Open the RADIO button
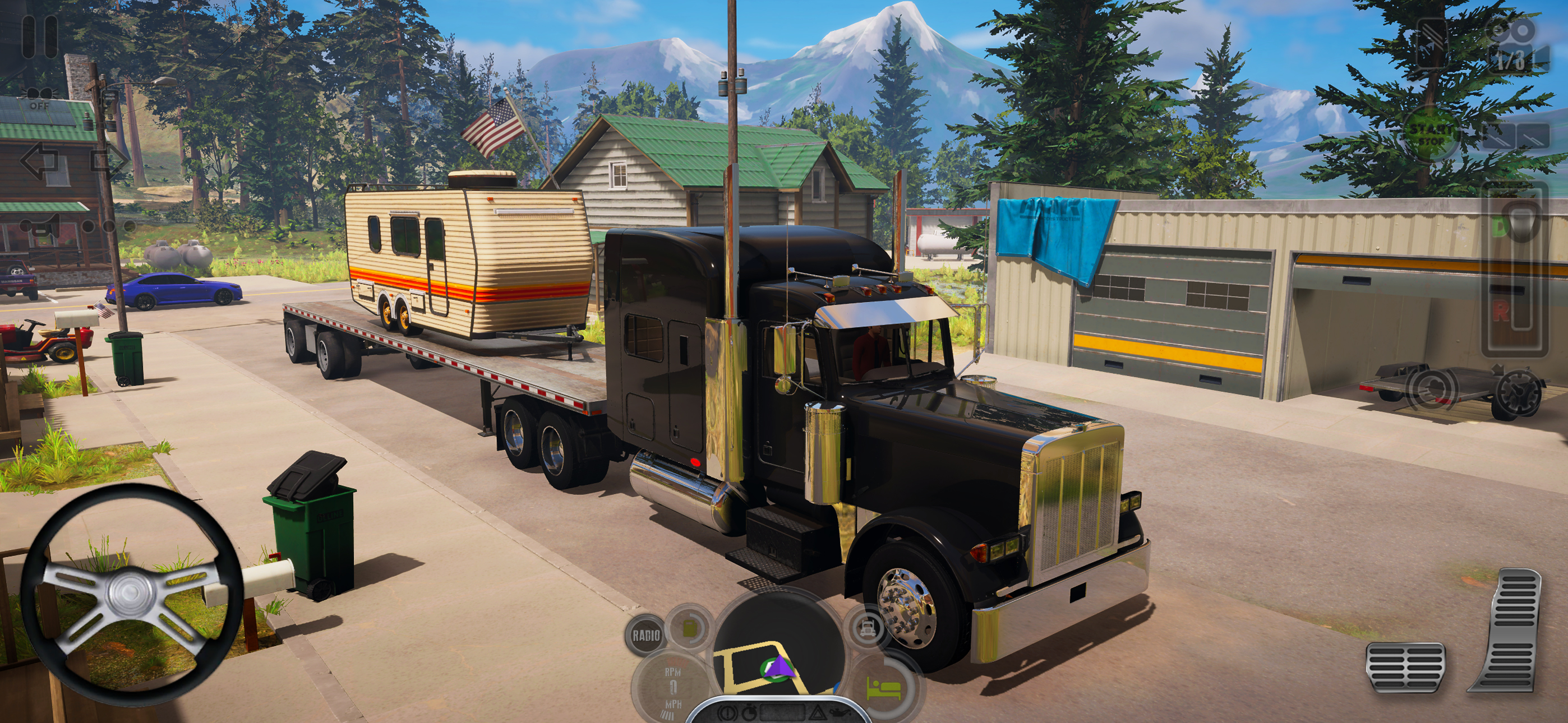 point(646,636)
